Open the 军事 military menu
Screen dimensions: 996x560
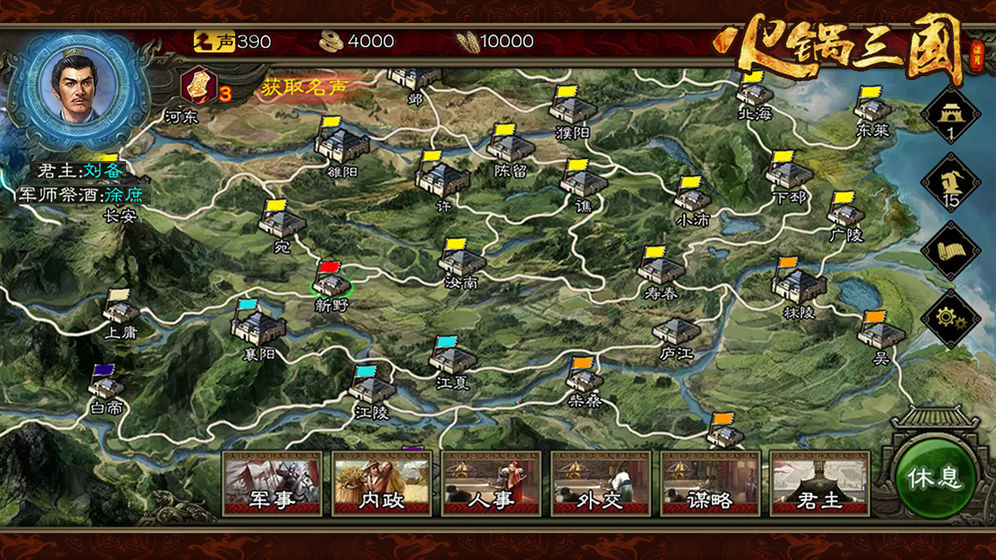(x=272, y=482)
